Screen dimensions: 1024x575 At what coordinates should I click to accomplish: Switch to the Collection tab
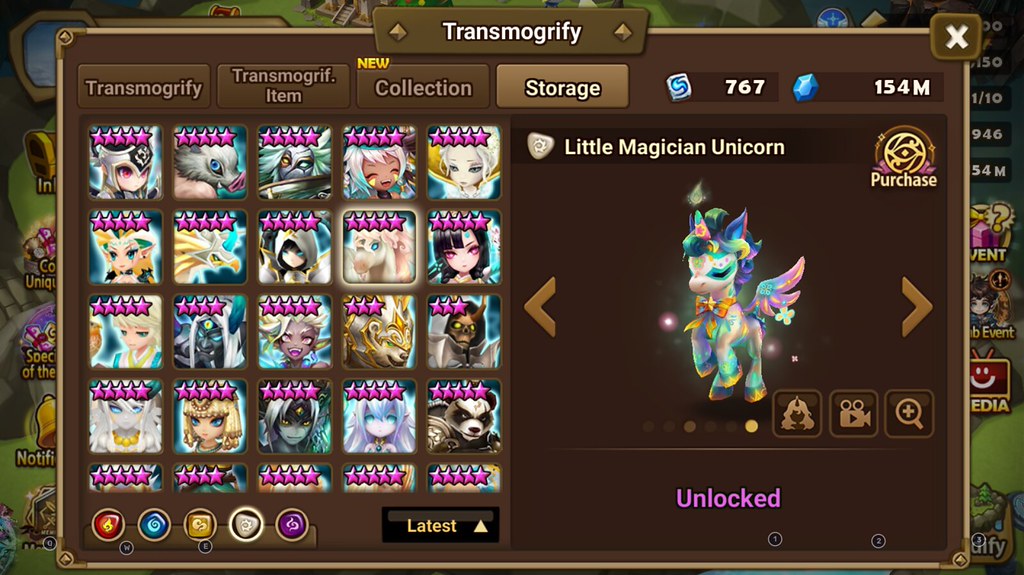click(x=423, y=87)
